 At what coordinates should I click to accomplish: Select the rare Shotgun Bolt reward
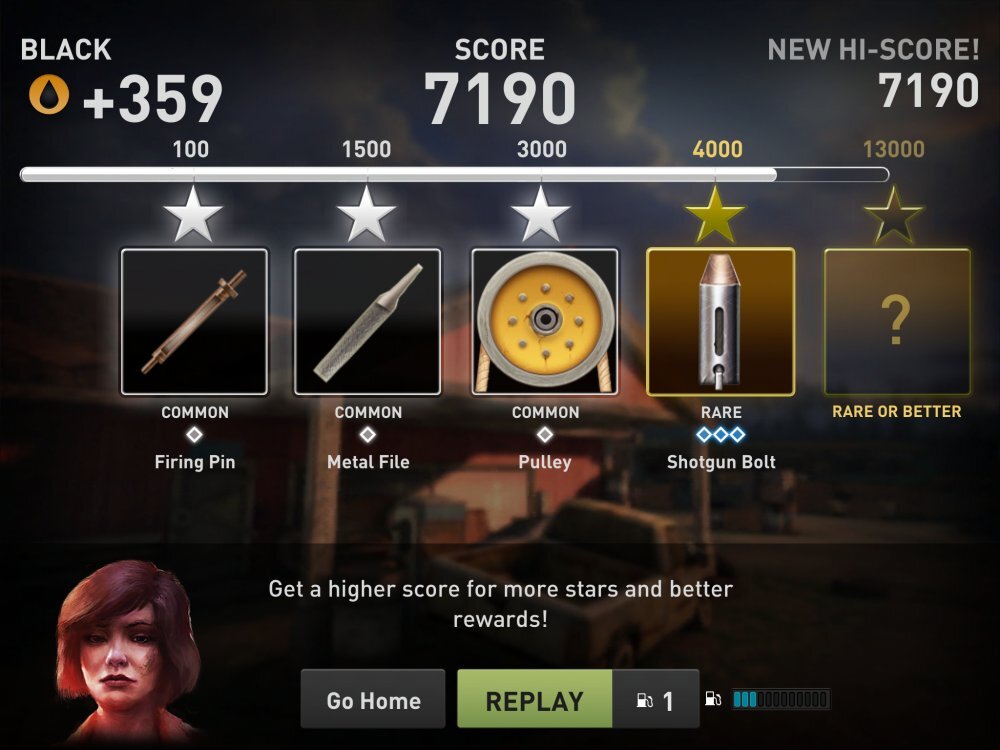[x=721, y=321]
